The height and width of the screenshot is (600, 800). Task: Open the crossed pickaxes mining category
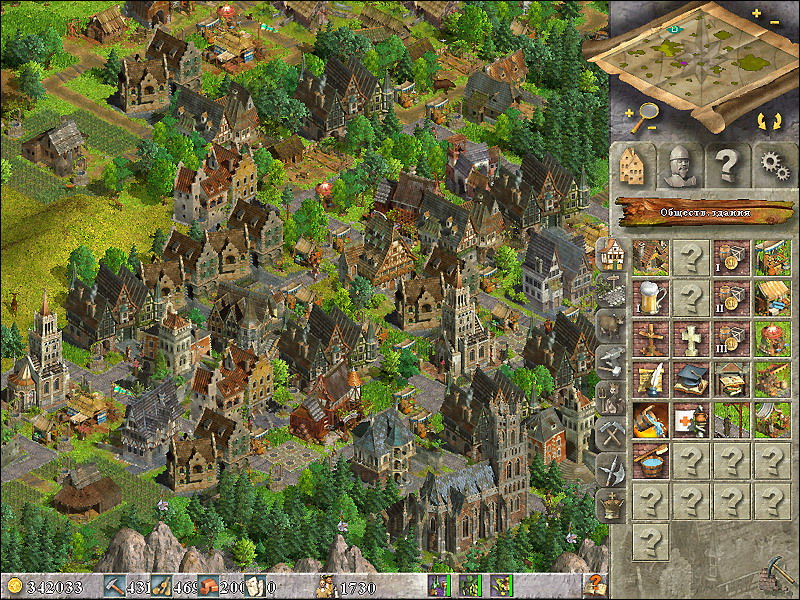(x=610, y=433)
